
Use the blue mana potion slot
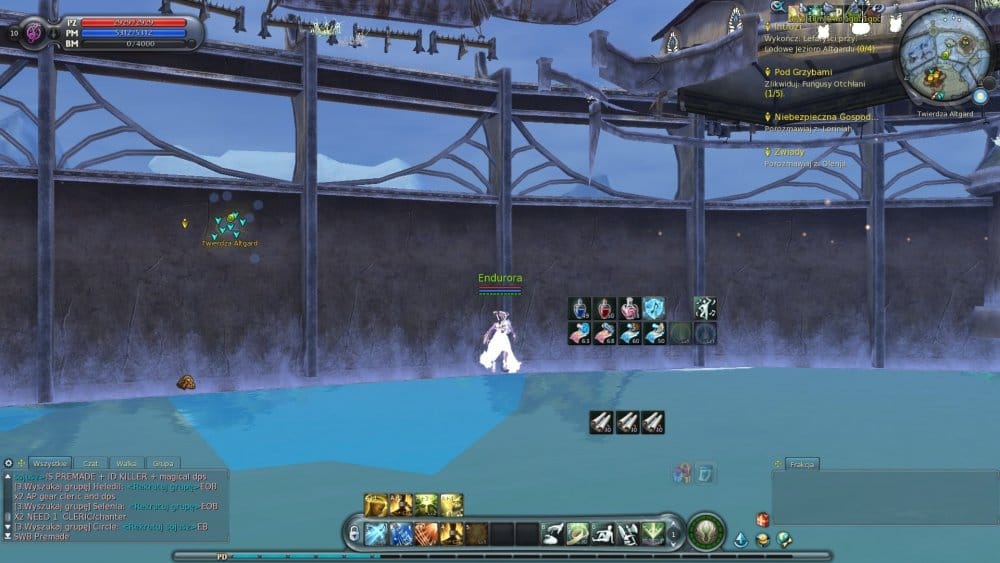pos(580,308)
